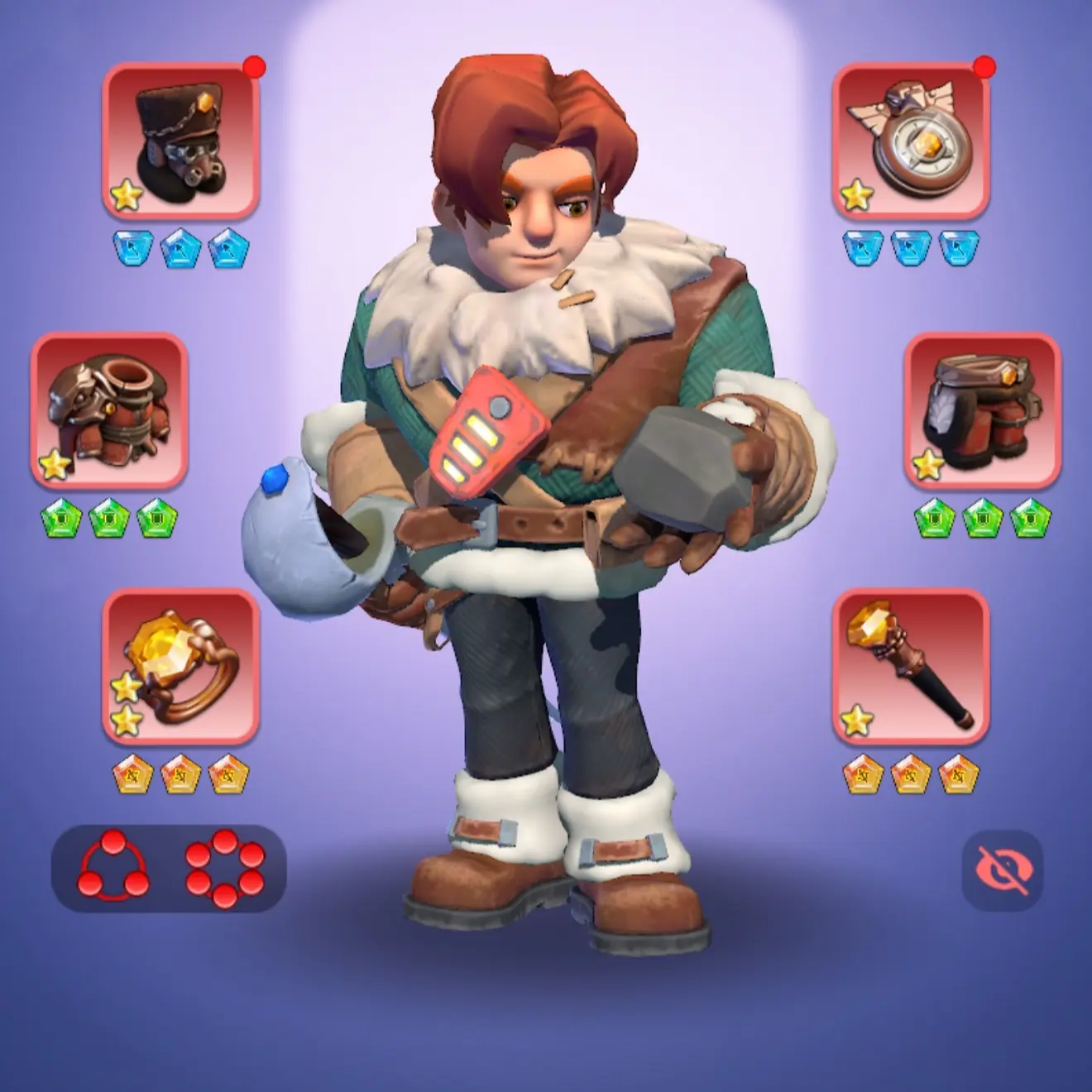The height and width of the screenshot is (1092, 1092).
Task: Select the gas mask hat equipment slot
Action: point(180,142)
